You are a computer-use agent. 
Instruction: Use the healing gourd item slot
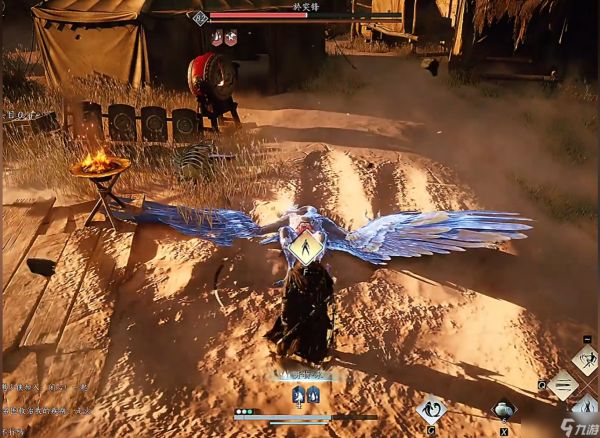point(502,409)
